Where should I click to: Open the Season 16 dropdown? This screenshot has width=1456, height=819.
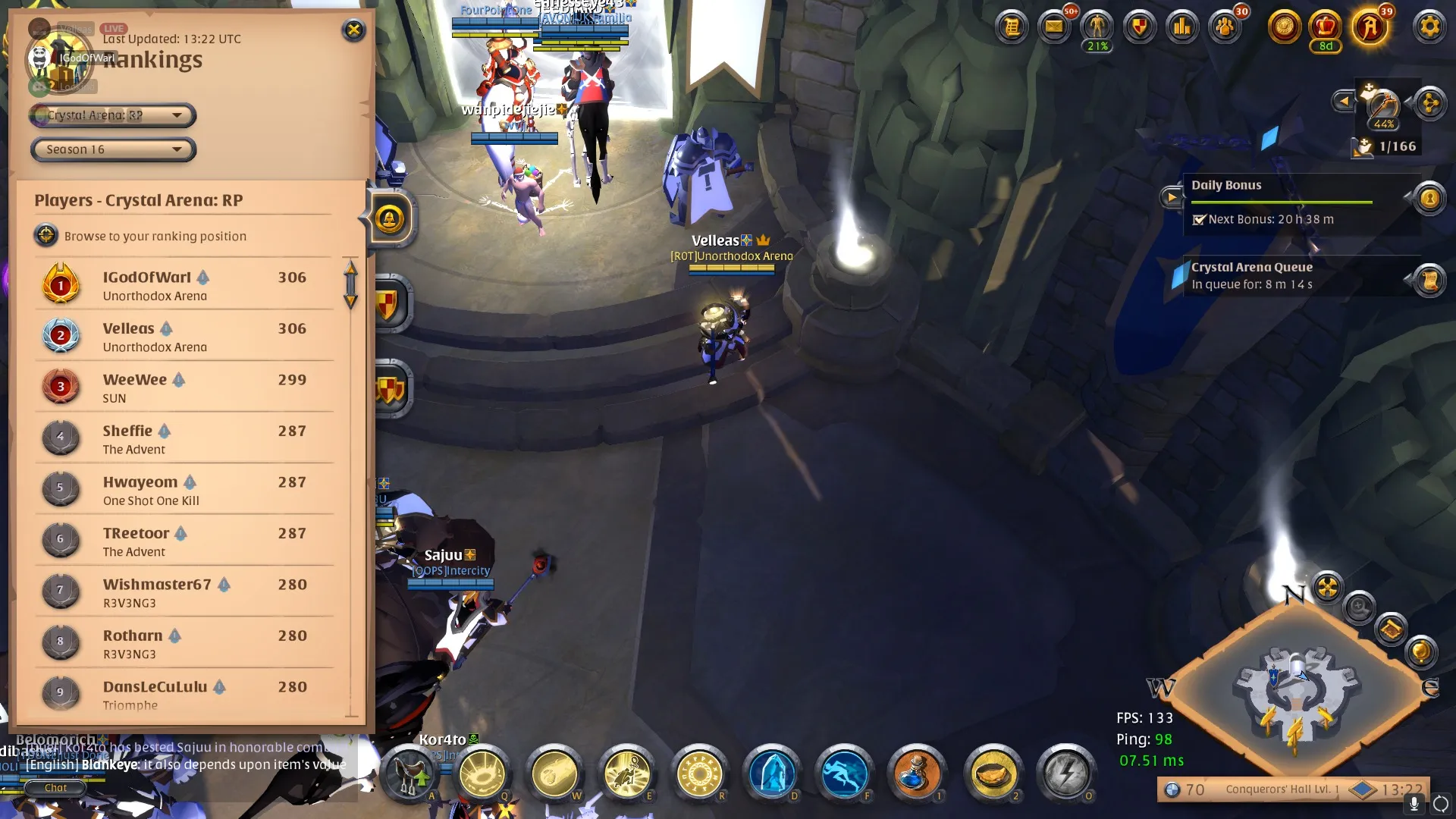[x=114, y=149]
